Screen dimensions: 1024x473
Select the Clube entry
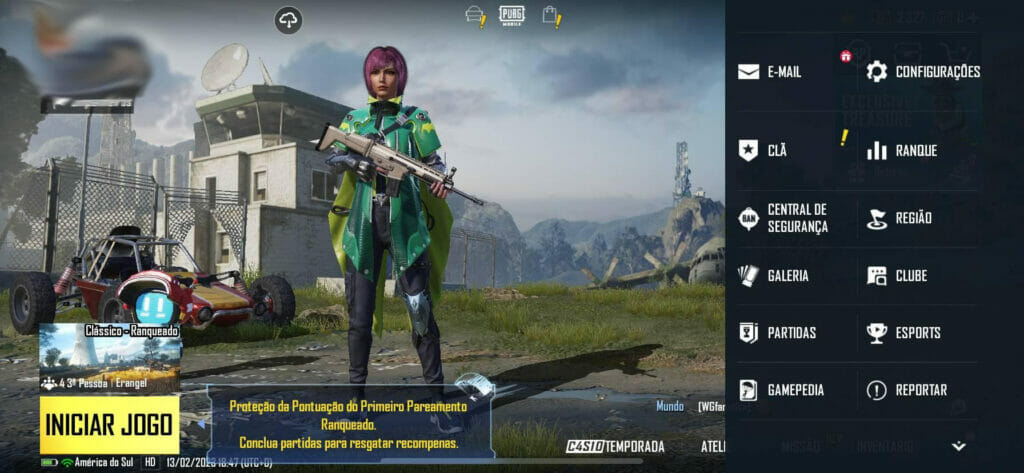[x=897, y=276]
